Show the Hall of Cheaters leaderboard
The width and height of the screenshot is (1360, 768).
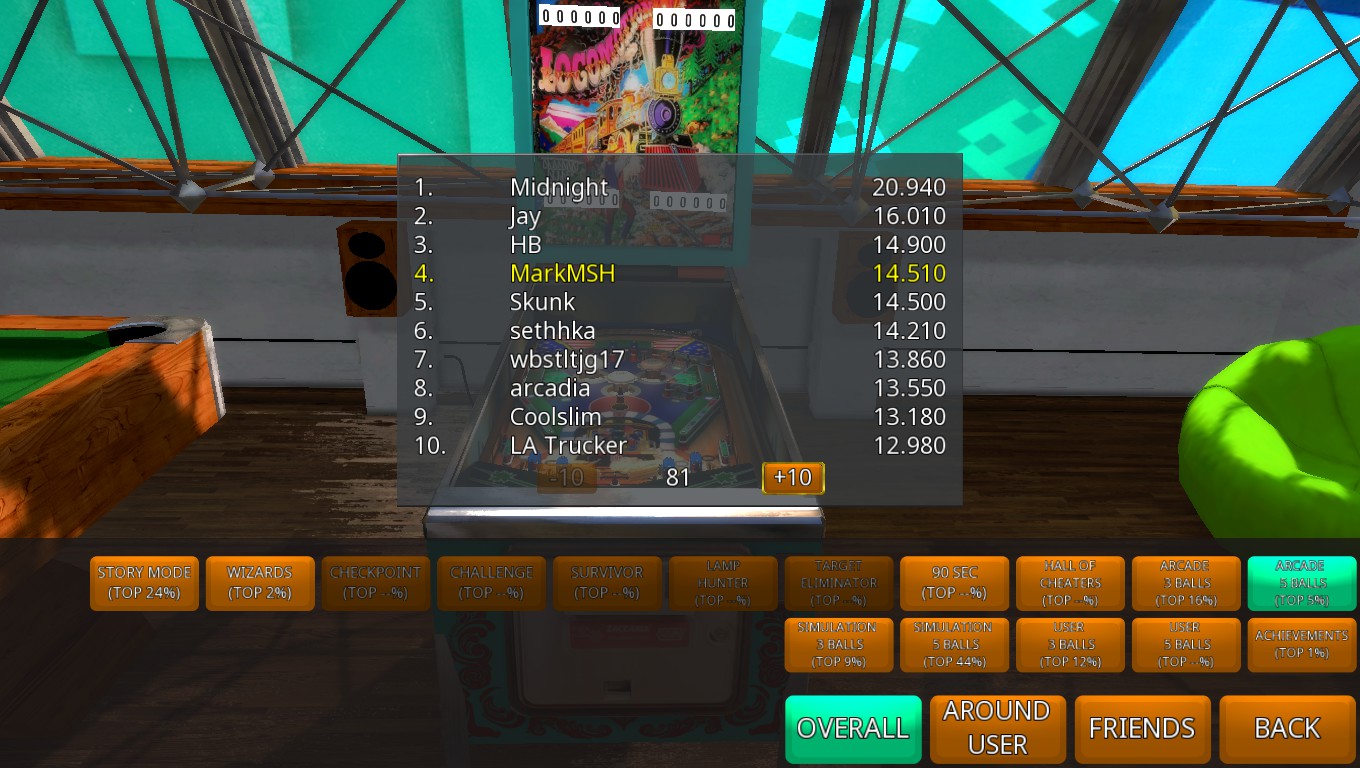tap(1070, 583)
